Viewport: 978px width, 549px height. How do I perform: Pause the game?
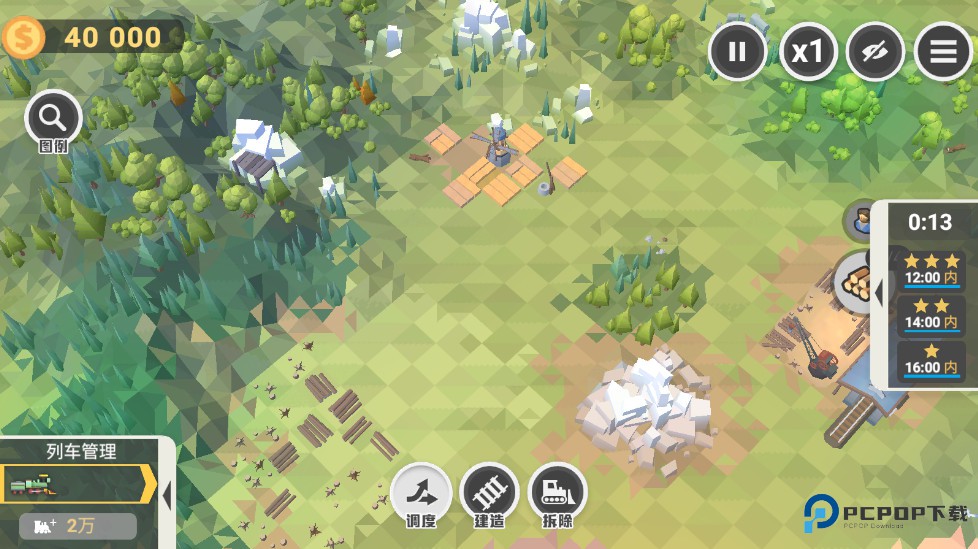pyautogui.click(x=738, y=52)
